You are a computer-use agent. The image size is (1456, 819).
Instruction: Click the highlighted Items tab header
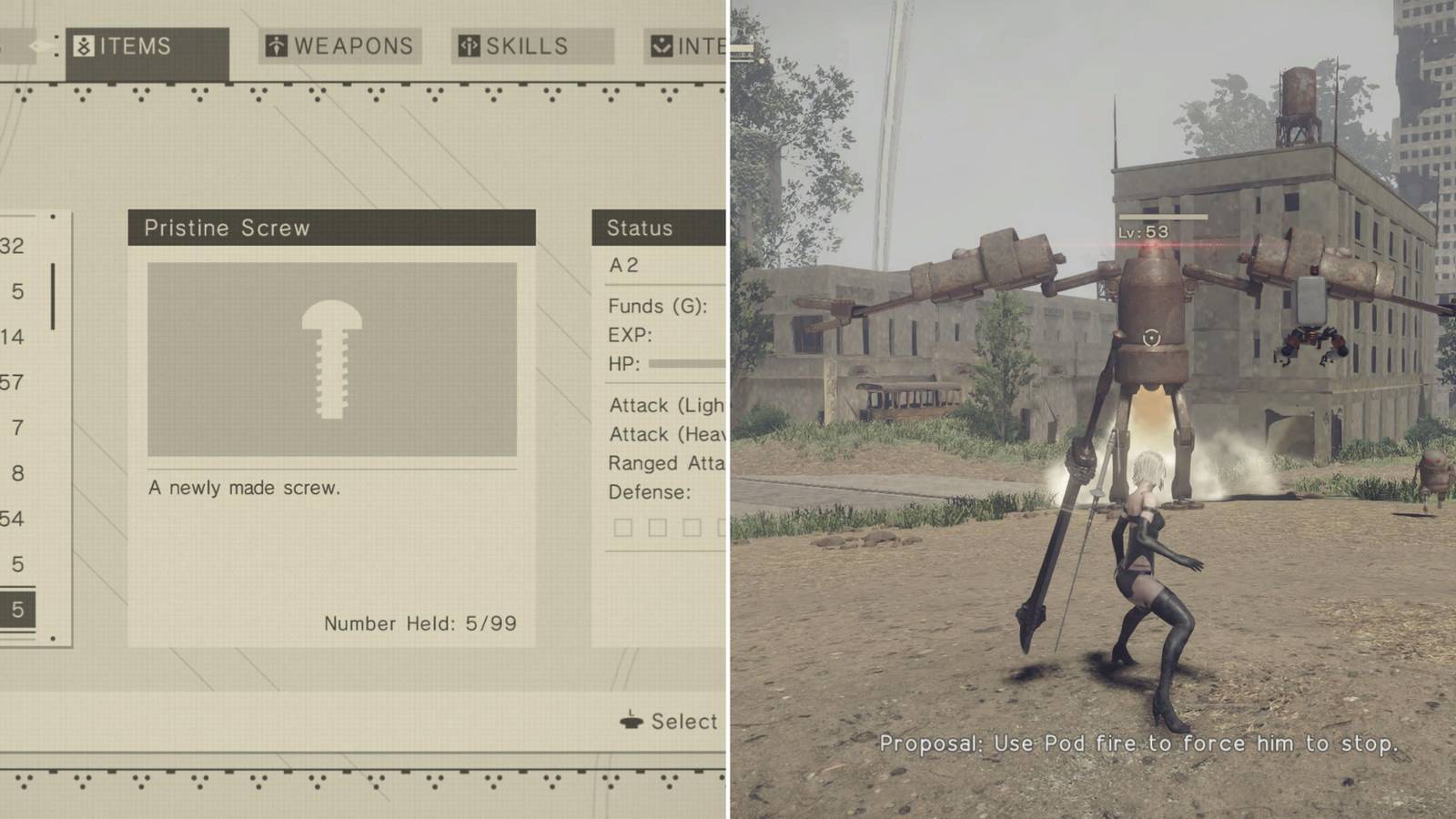coord(135,45)
